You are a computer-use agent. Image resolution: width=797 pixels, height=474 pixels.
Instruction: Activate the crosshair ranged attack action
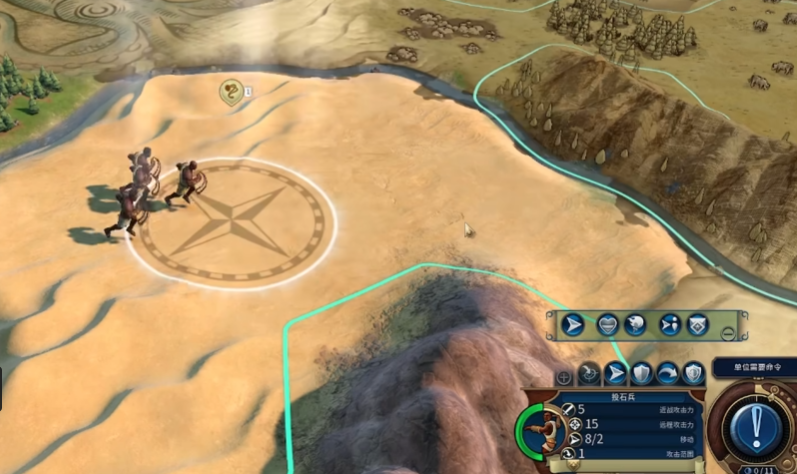(590, 374)
